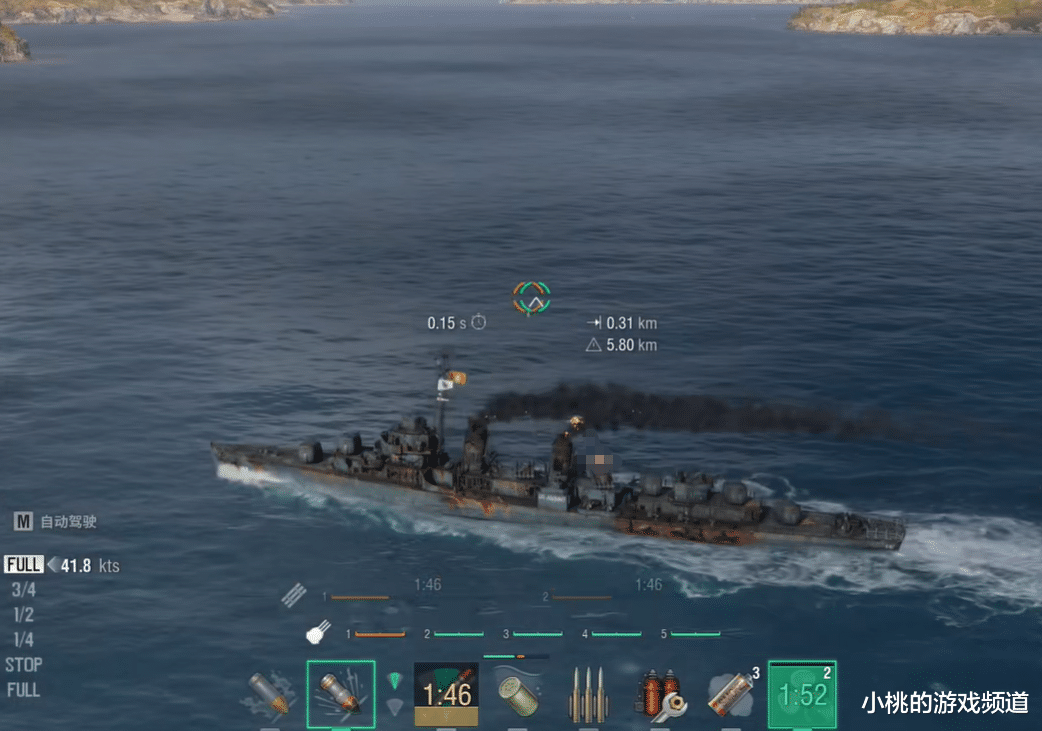
Task: Deploy the Smoke Generator consumable
Action: (731, 694)
